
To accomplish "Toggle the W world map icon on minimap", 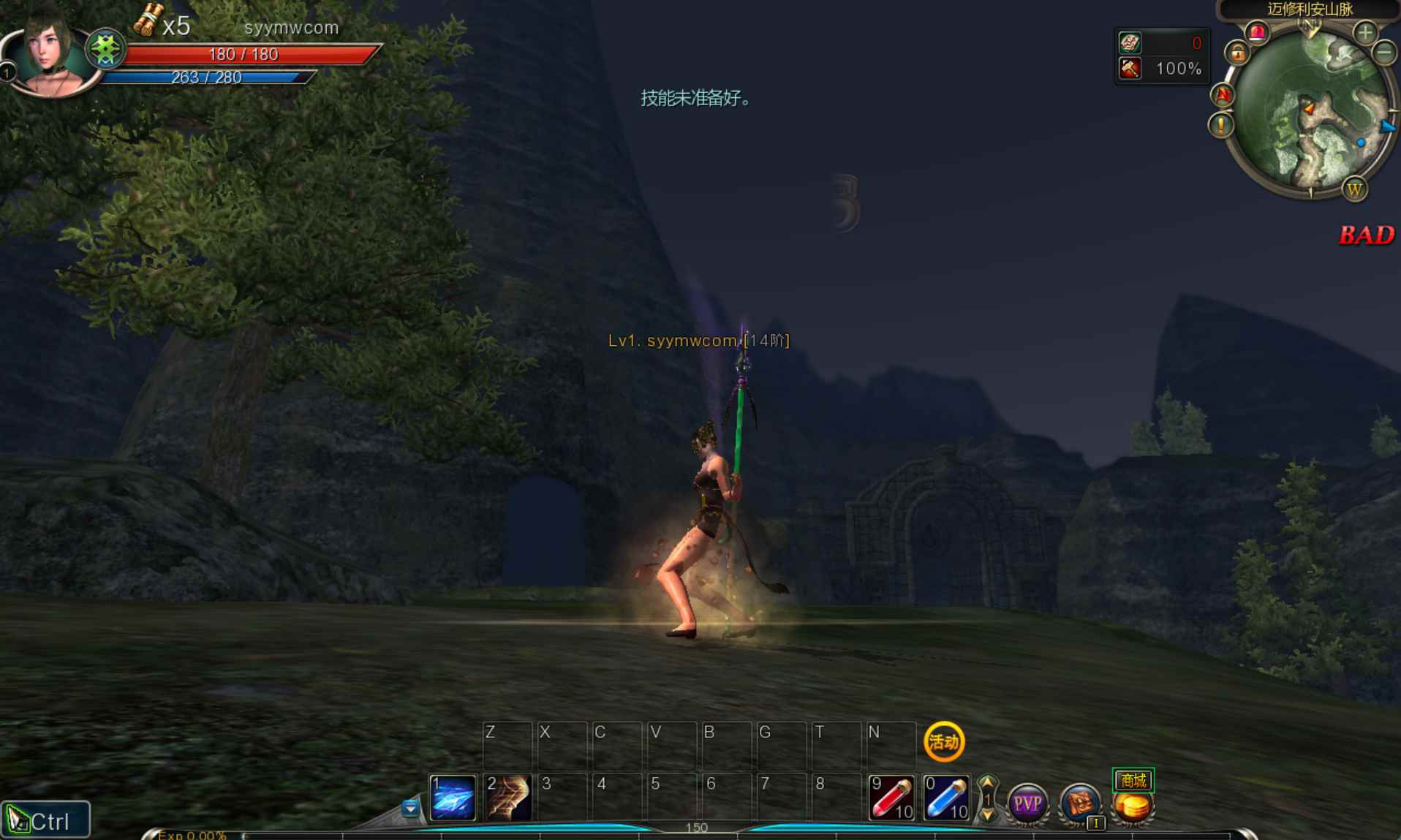I will click(x=1356, y=190).
